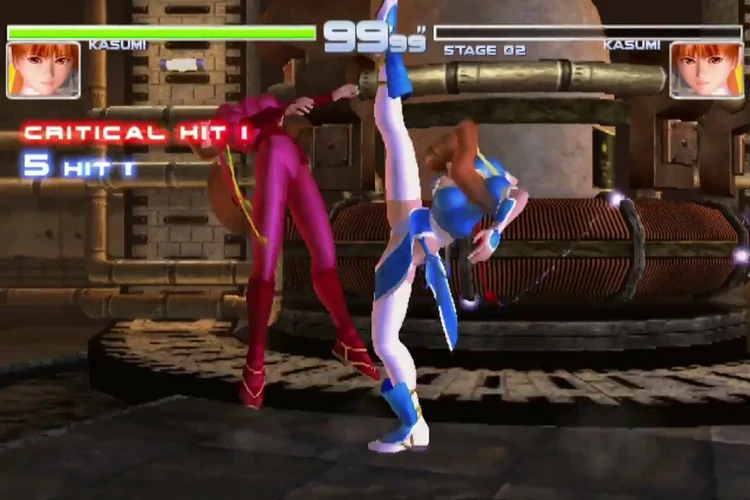
Task: Click player two's Kasumi portrait
Action: pos(706,69)
